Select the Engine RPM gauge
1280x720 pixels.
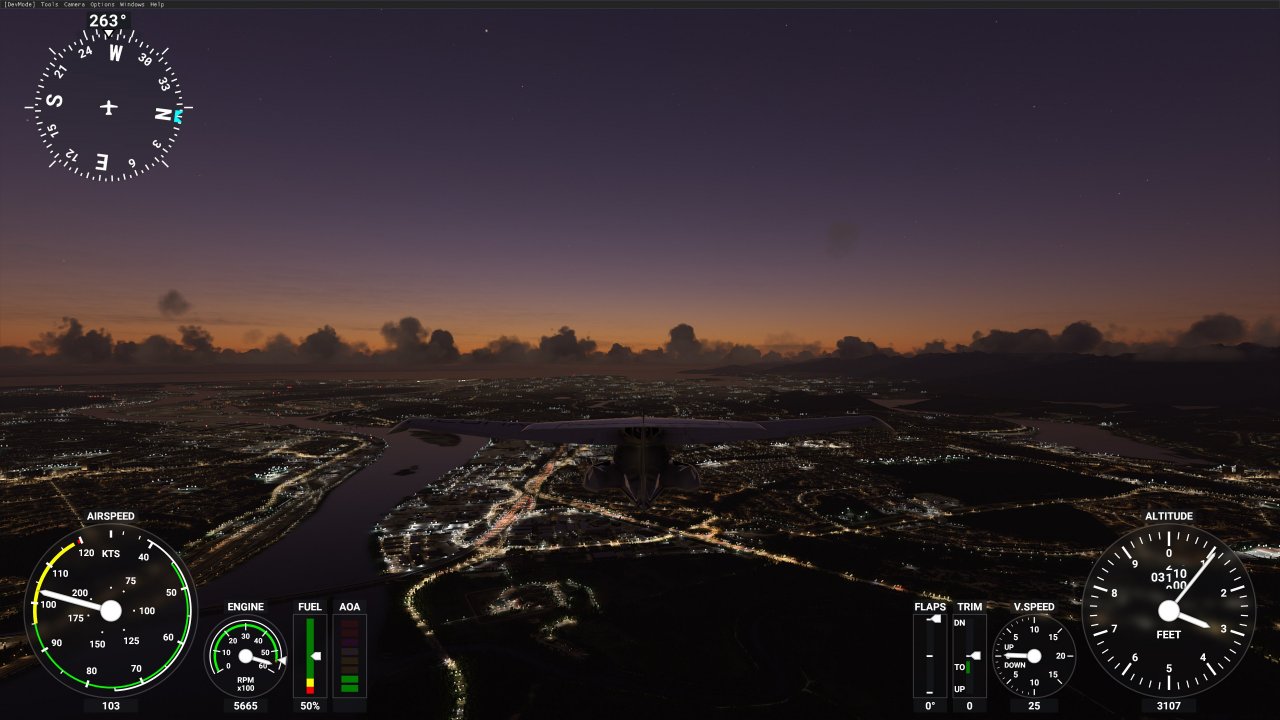pos(244,655)
